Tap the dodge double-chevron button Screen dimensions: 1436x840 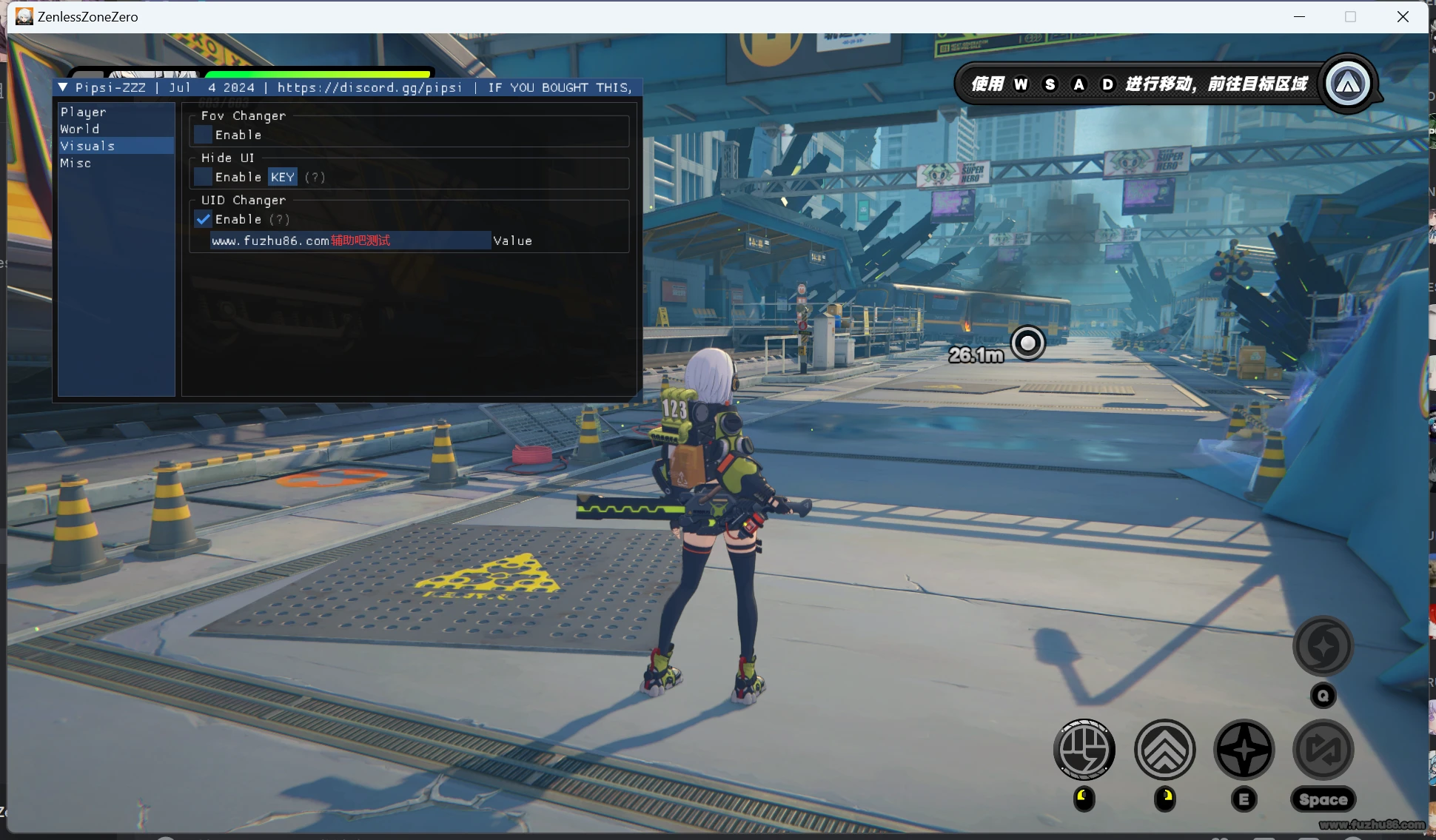pyautogui.click(x=1164, y=750)
